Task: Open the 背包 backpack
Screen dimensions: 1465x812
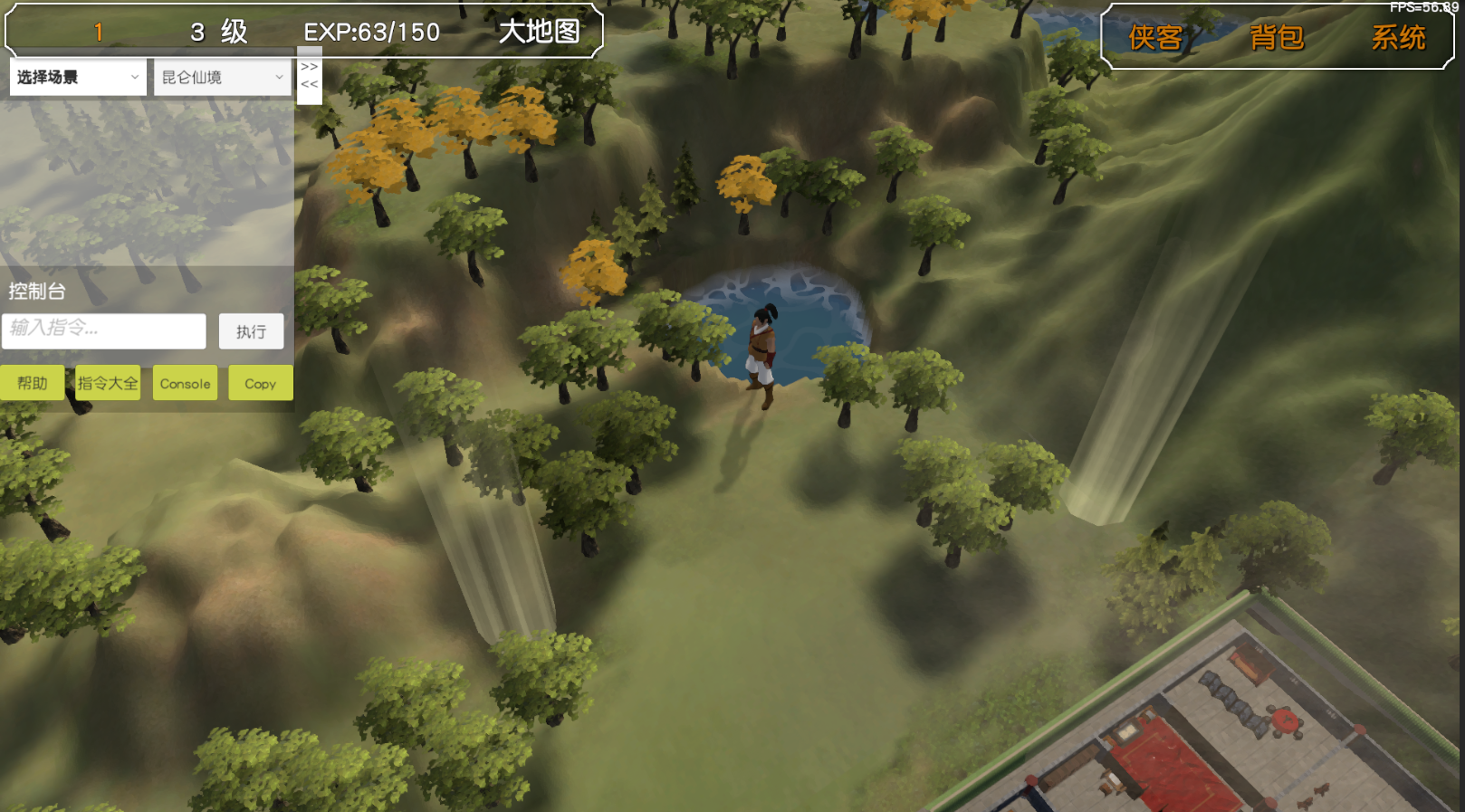Action: coord(1277,37)
